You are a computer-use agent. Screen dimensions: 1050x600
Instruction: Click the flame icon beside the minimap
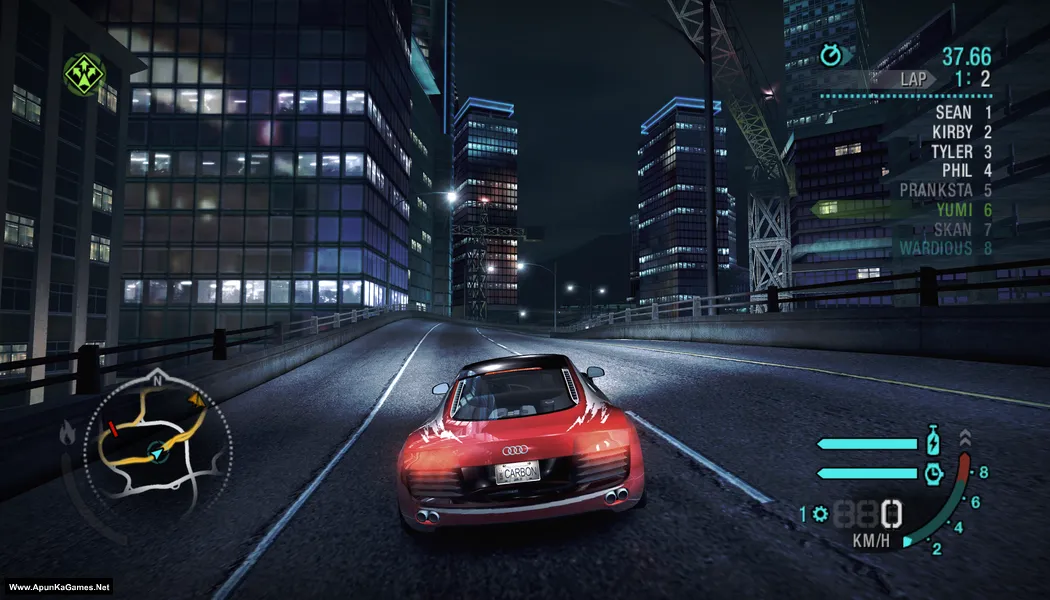[69, 433]
